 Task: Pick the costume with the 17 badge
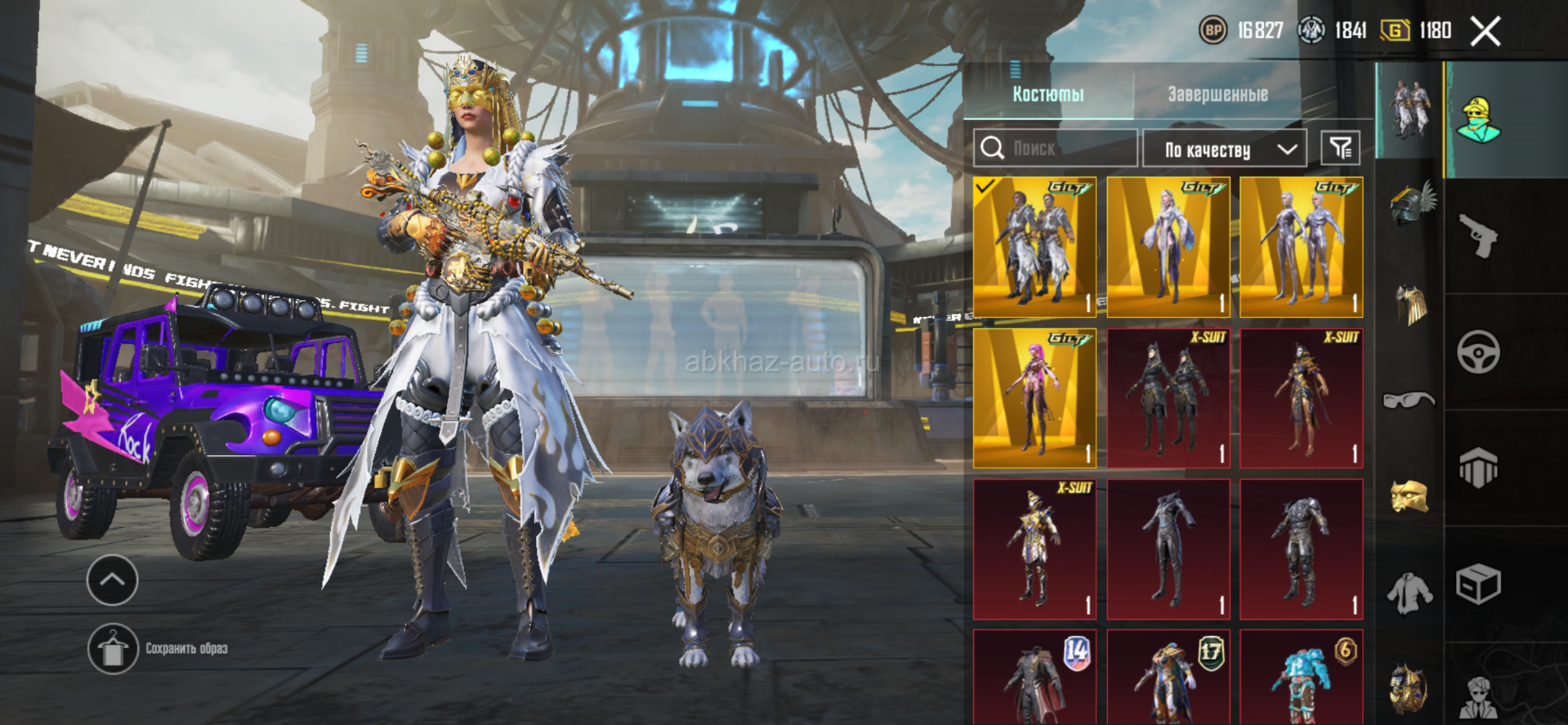pyautogui.click(x=1168, y=676)
